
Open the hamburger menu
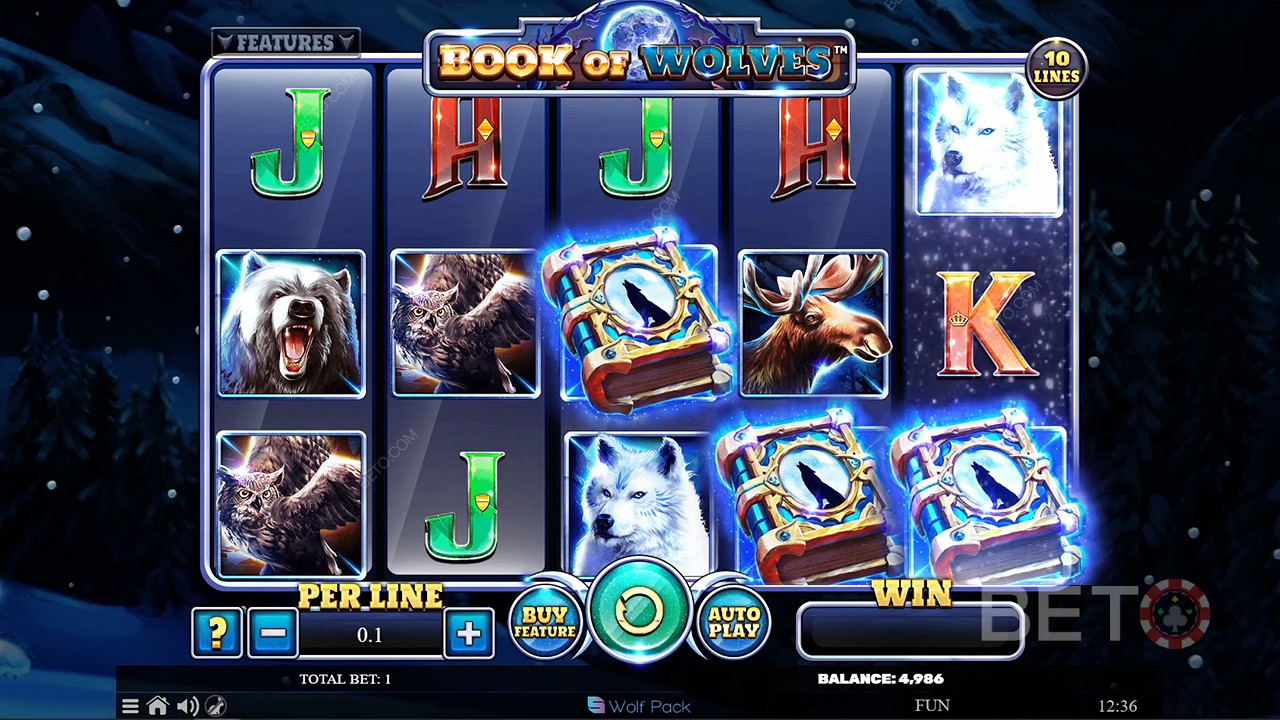(x=130, y=706)
